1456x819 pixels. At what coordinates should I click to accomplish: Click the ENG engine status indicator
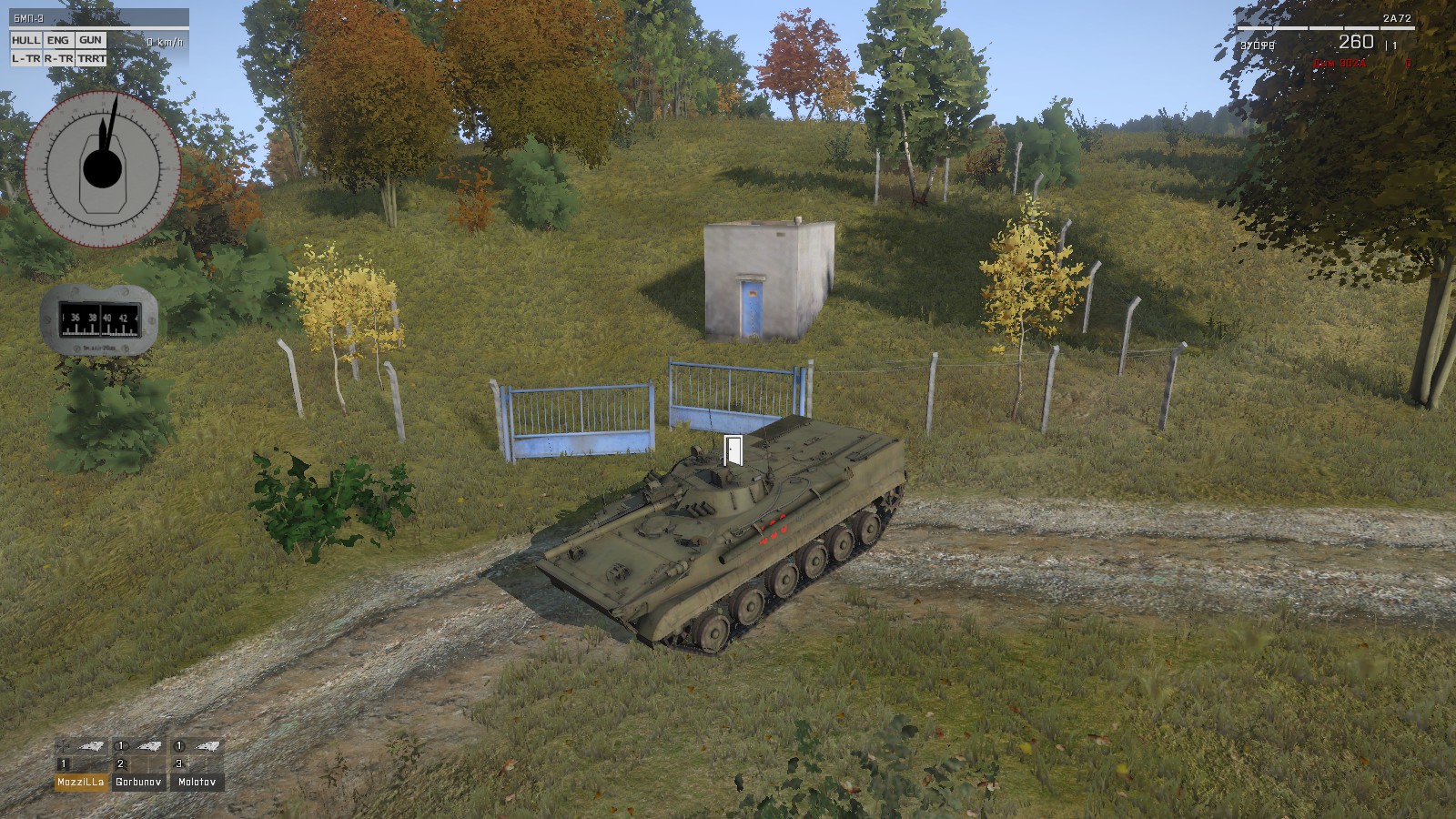tap(58, 40)
